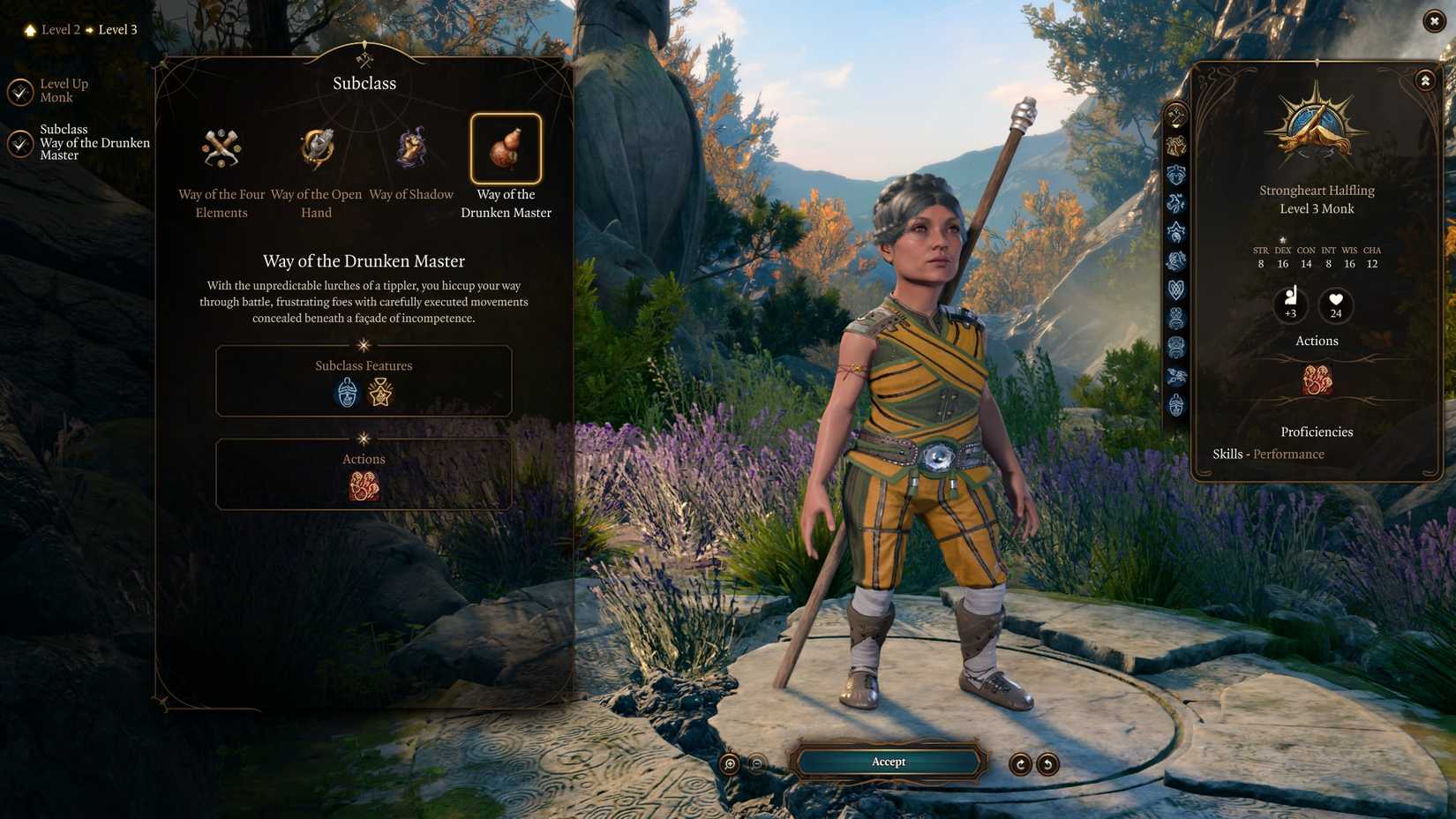Click the Way of the Drunken Master gourd icon
Screen dimensions: 1456x819
pos(506,150)
